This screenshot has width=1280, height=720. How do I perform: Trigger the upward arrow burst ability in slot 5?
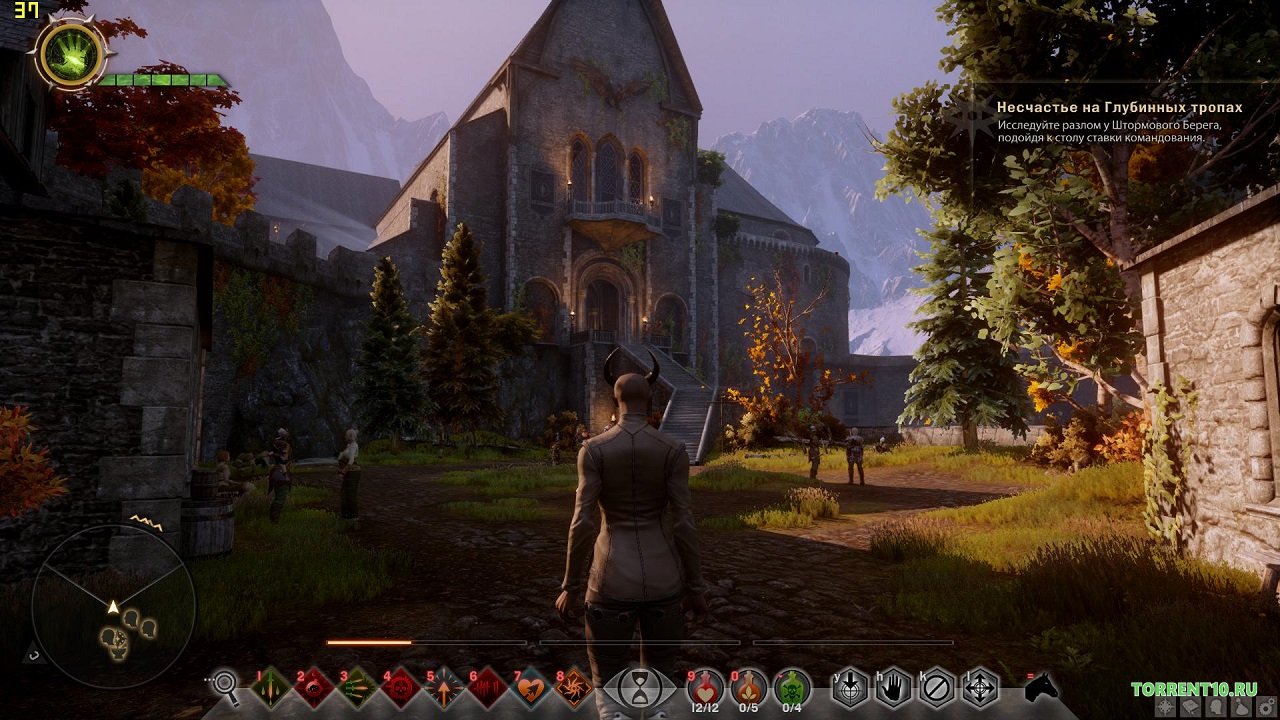tap(444, 688)
